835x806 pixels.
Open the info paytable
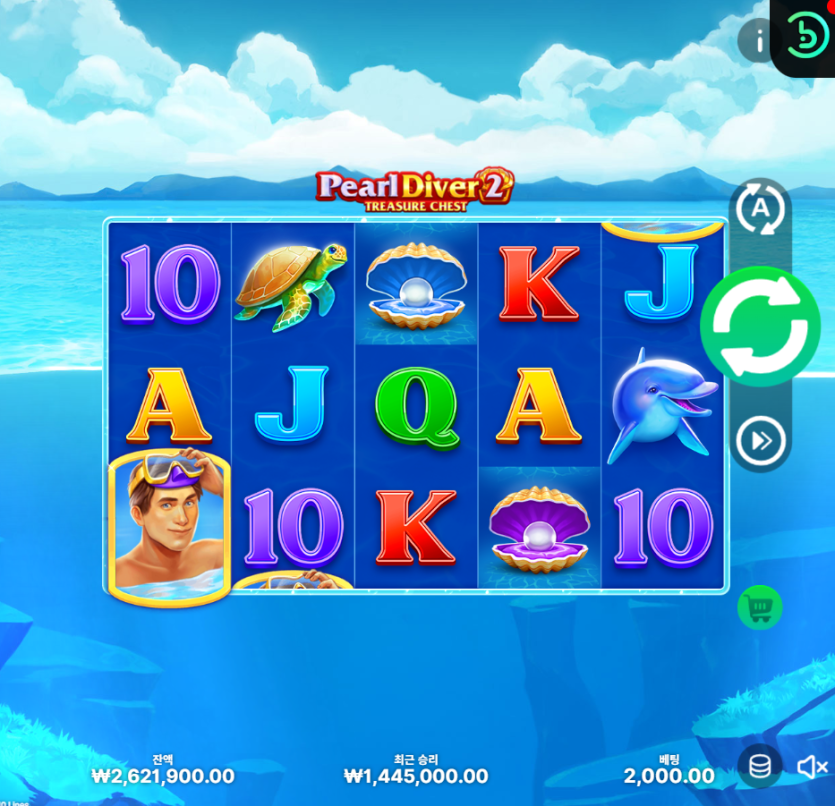click(758, 41)
